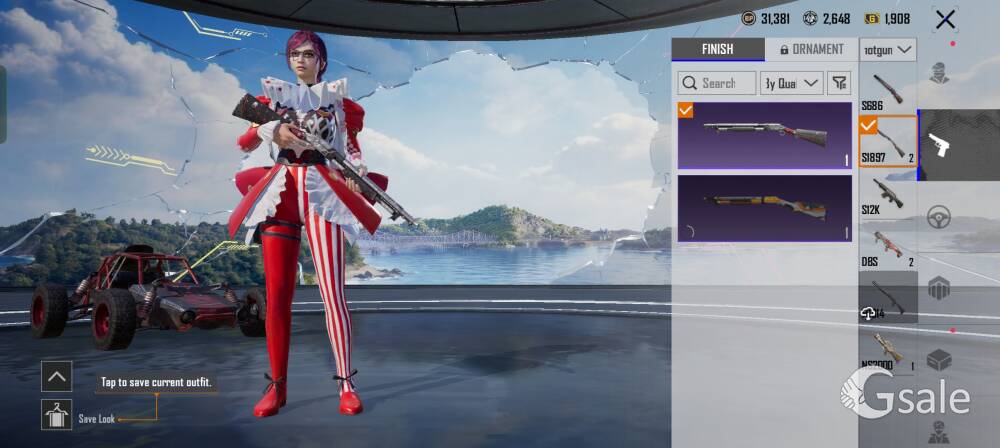The height and width of the screenshot is (448, 1000).
Task: Open the quality sort dropdown
Action: click(x=791, y=83)
